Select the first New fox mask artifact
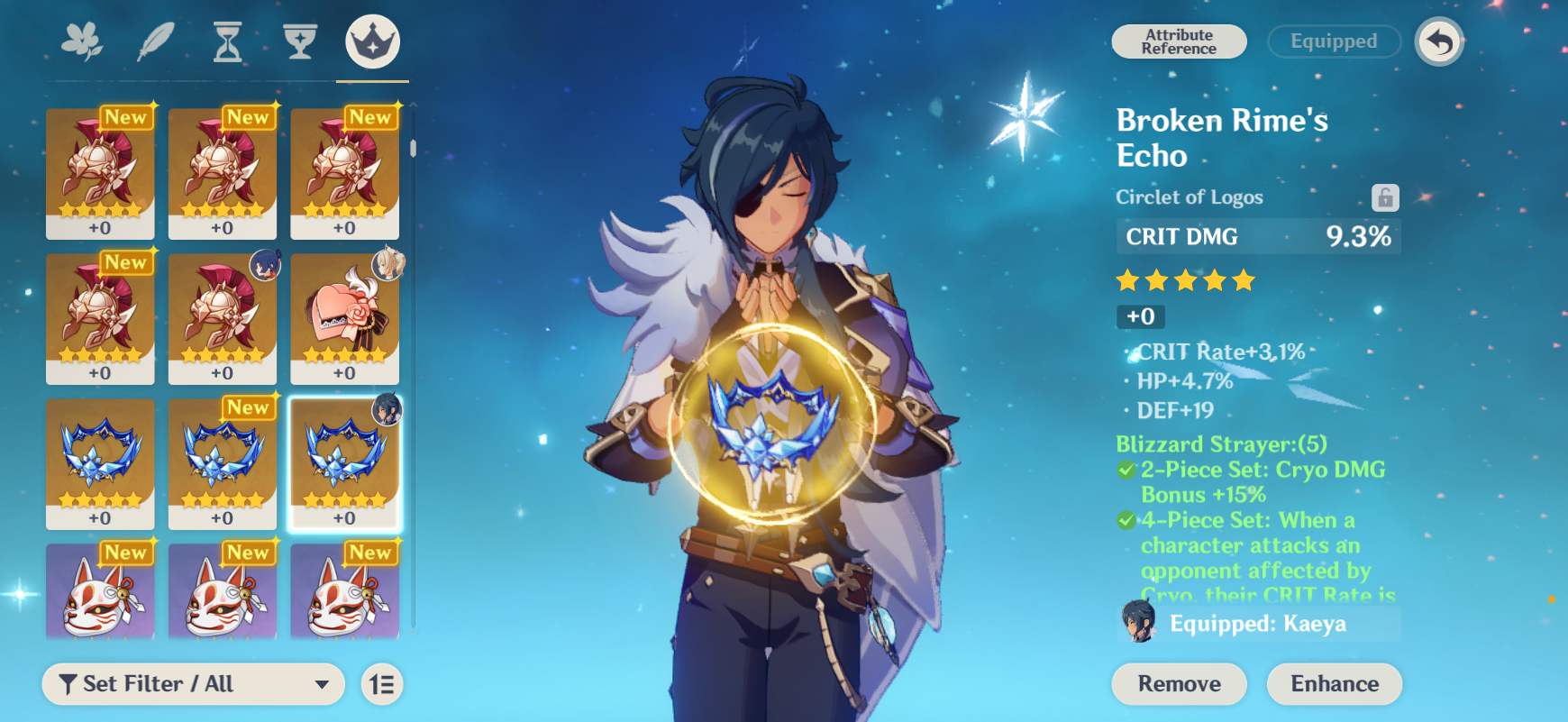This screenshot has height=722, width=1568. click(100, 595)
